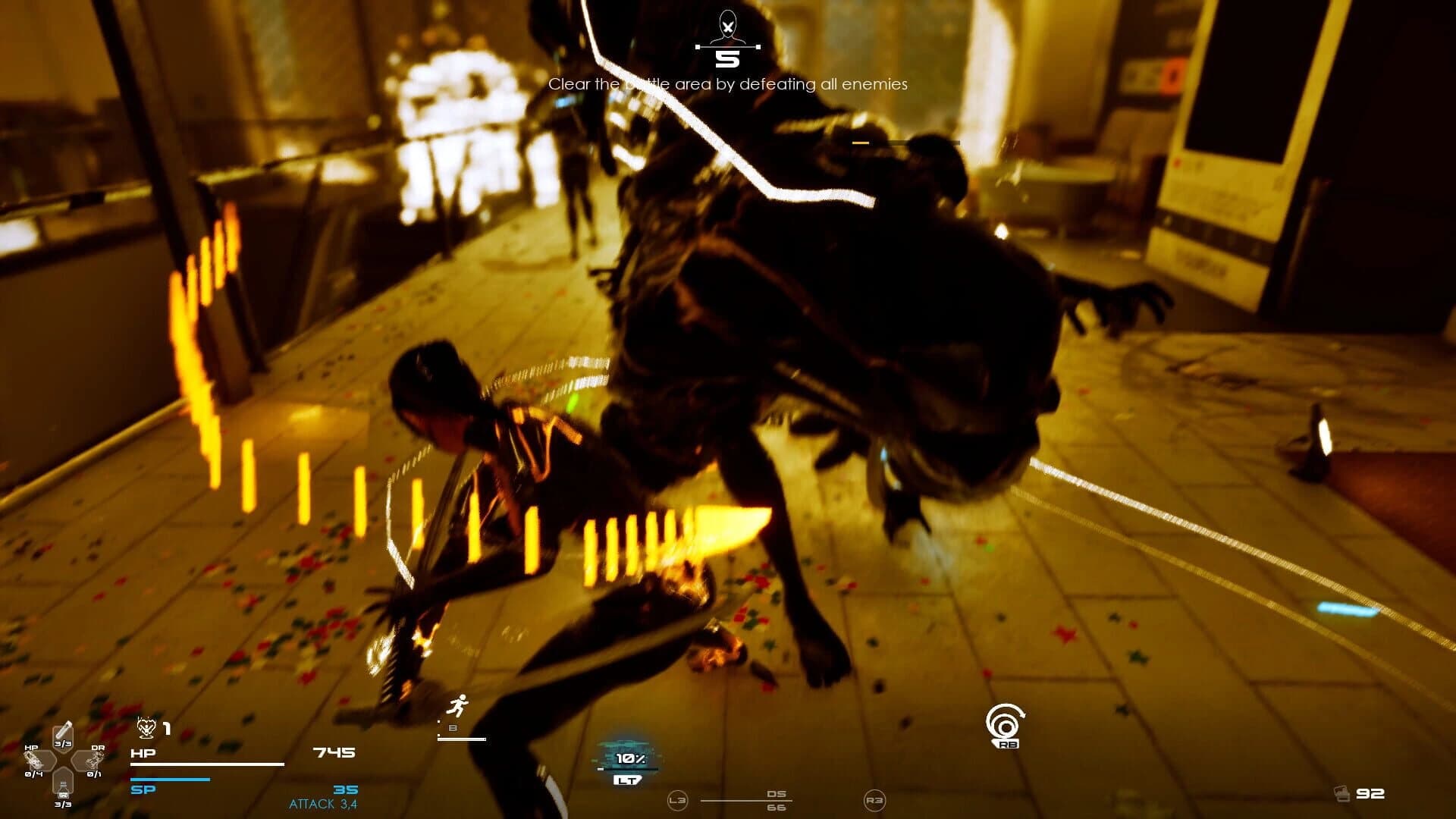Select the 745 currency value
The height and width of the screenshot is (819, 1456).
click(334, 752)
